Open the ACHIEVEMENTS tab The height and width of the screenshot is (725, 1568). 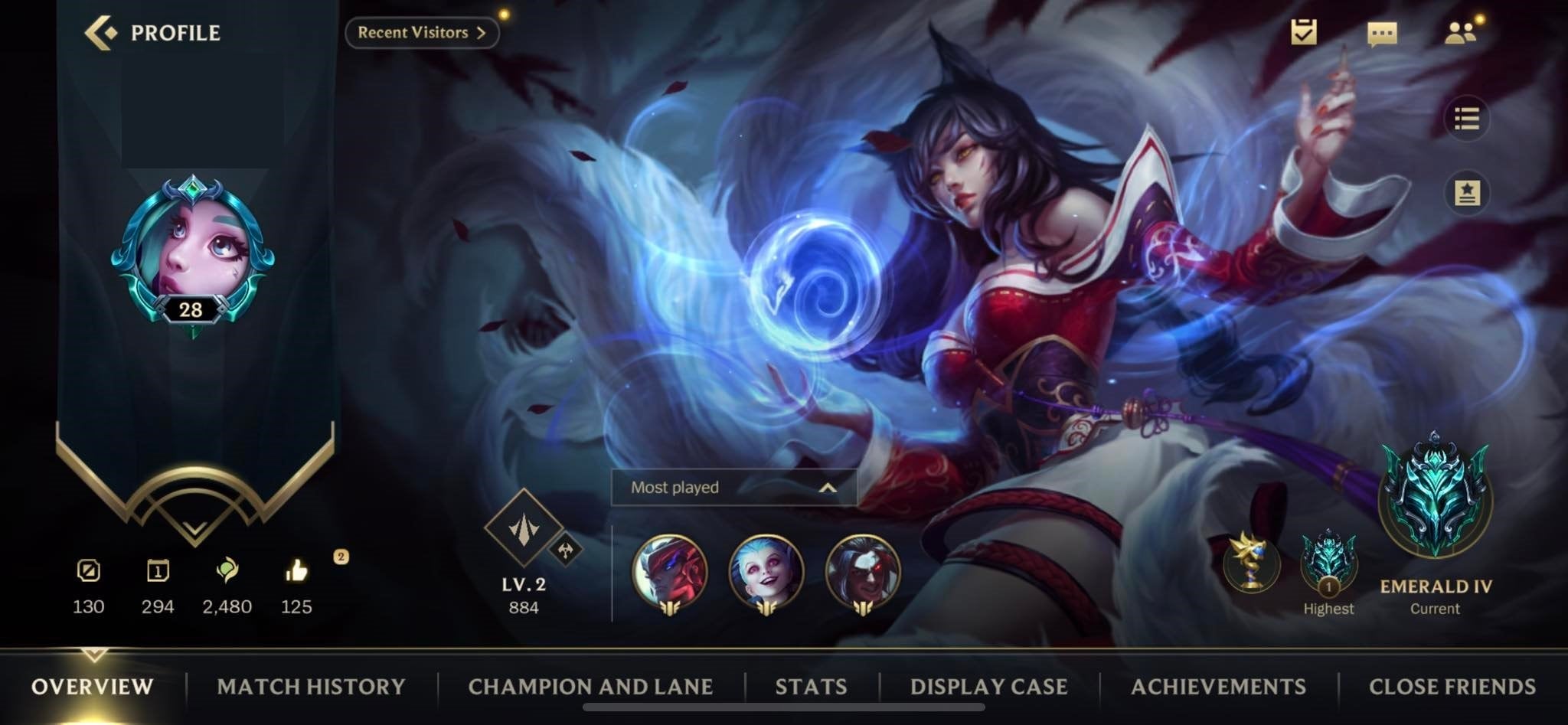(1220, 687)
